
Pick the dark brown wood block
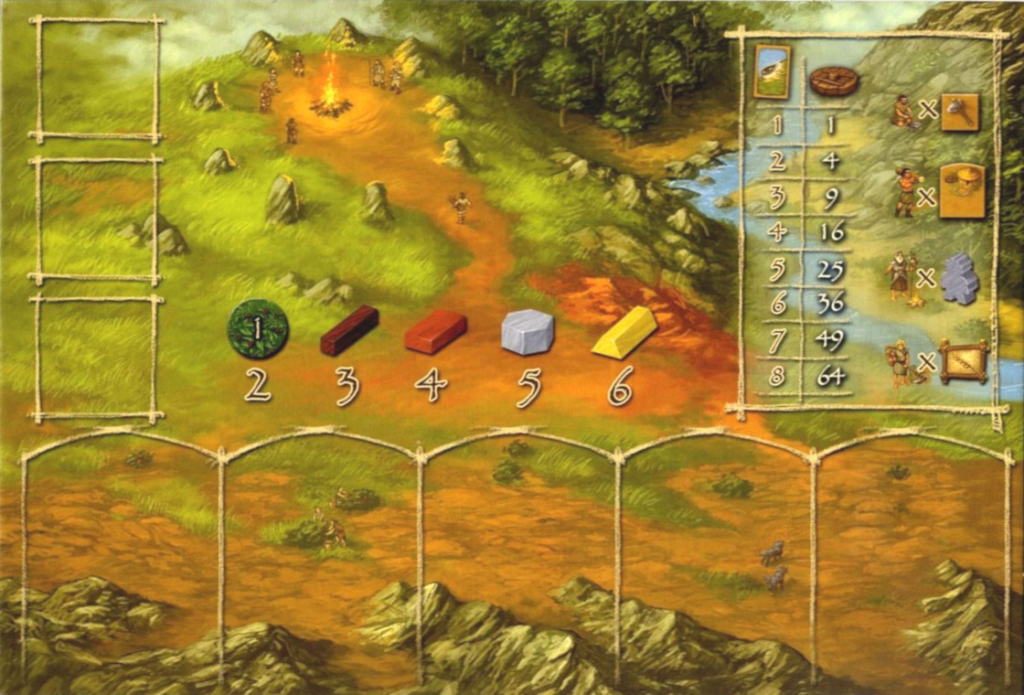click(349, 330)
